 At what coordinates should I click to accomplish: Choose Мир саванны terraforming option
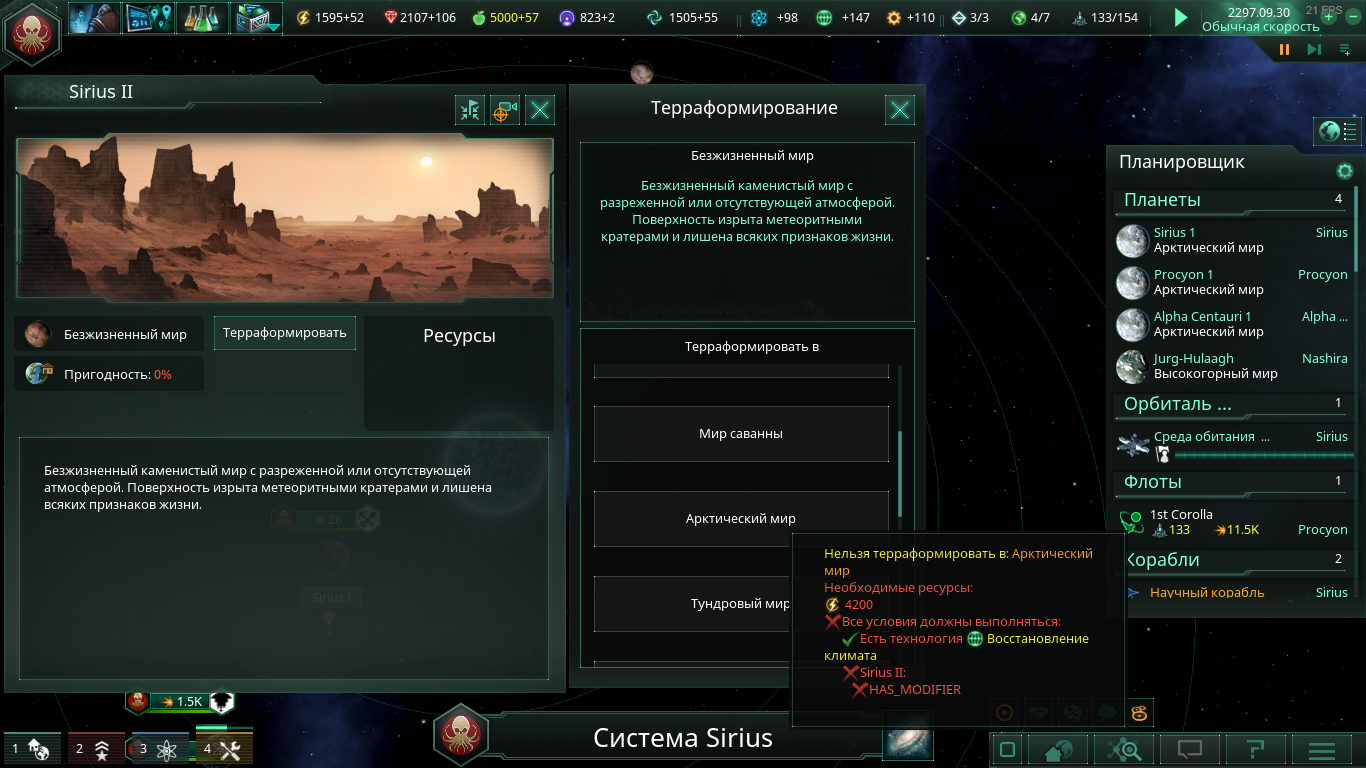pyautogui.click(x=741, y=434)
